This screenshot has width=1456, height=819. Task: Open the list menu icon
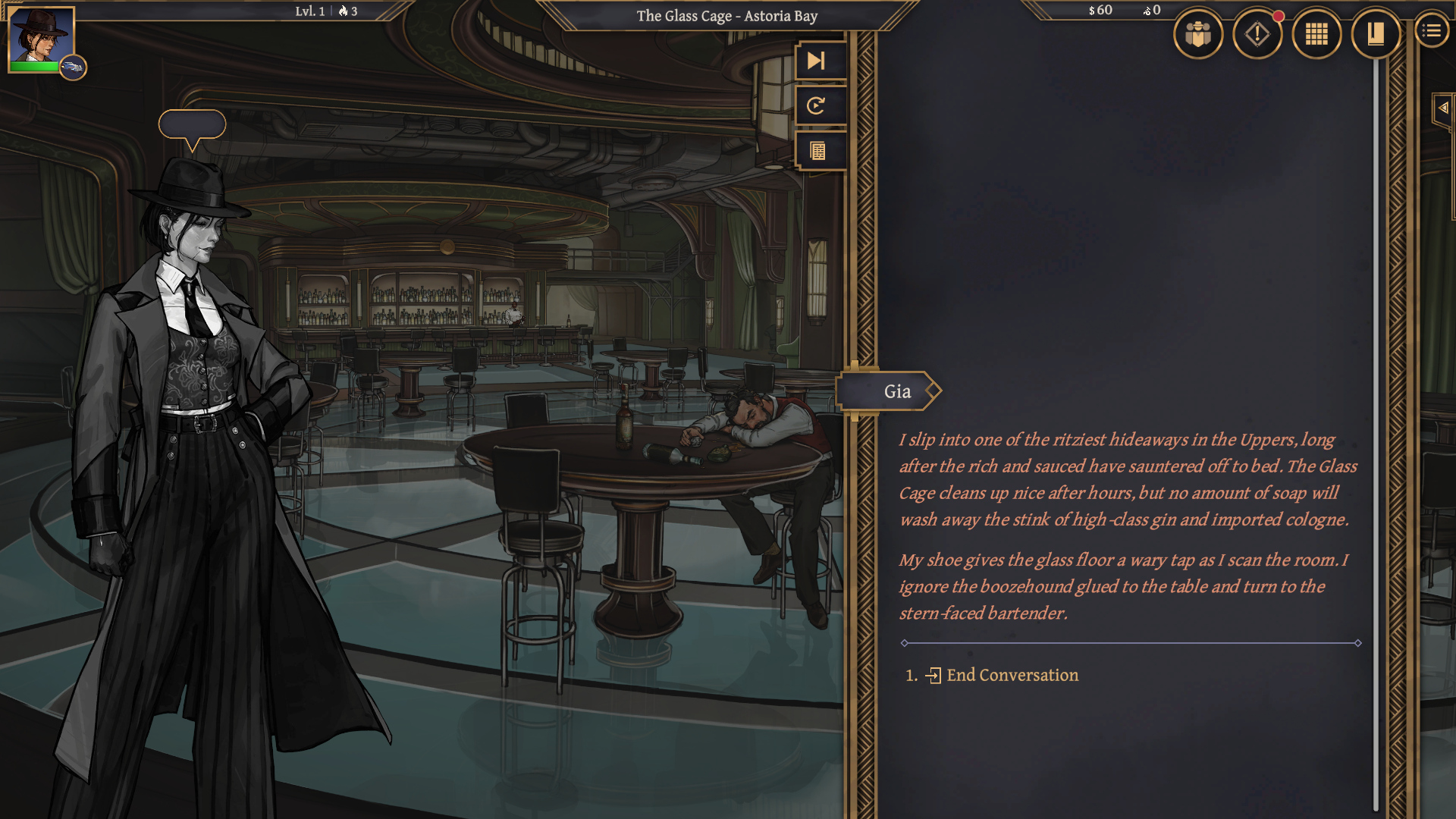(x=1431, y=31)
